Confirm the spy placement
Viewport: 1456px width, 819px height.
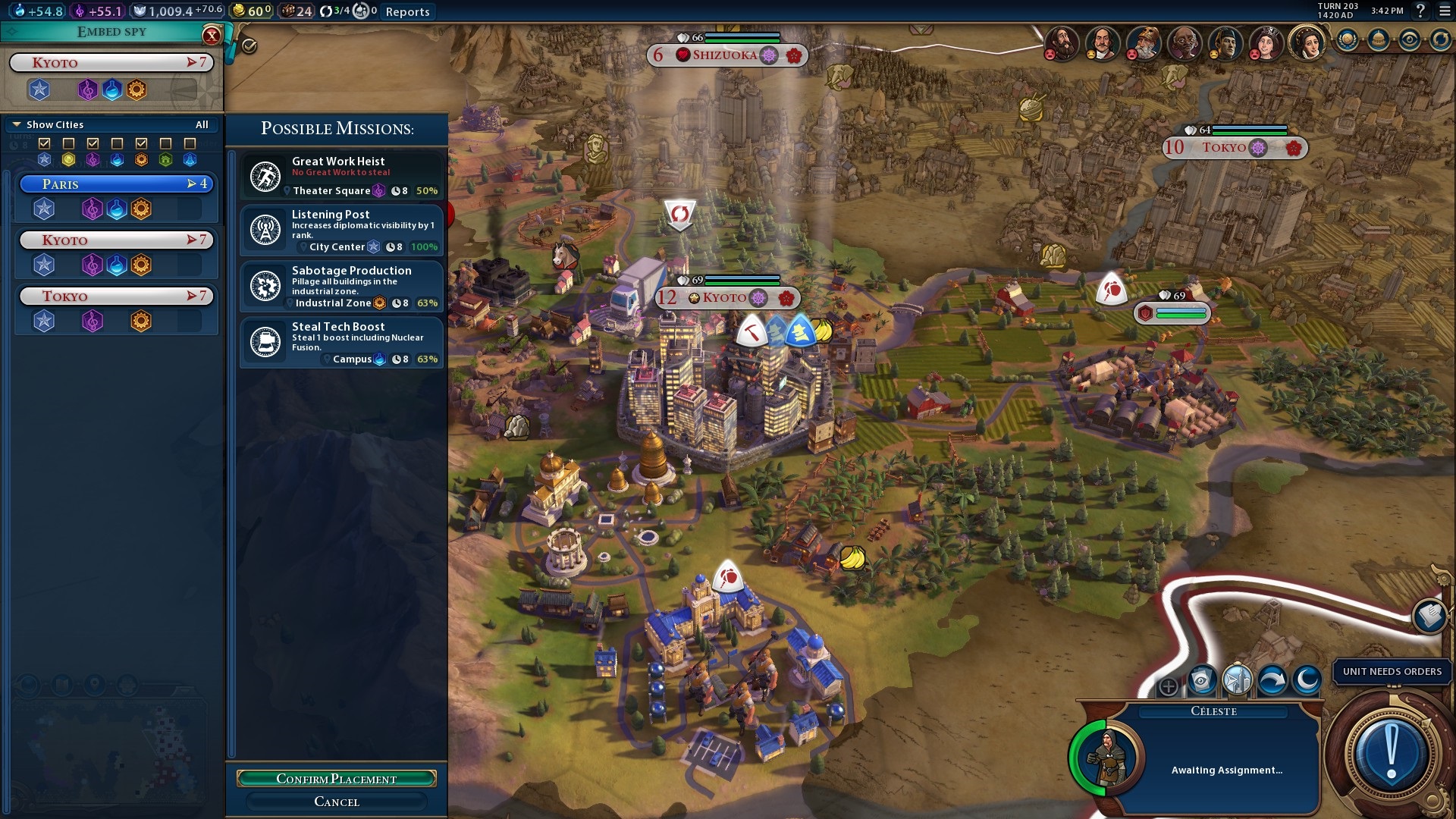point(336,779)
